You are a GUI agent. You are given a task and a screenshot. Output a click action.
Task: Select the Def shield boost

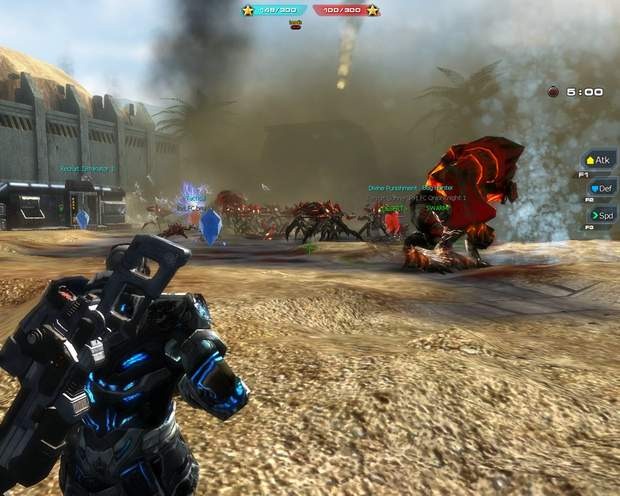[x=601, y=187]
